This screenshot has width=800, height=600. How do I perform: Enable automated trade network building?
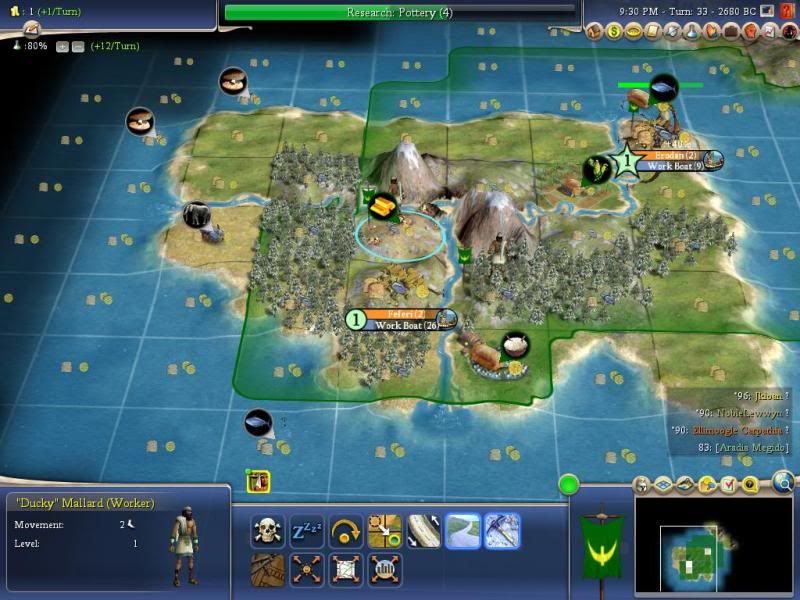343,568
